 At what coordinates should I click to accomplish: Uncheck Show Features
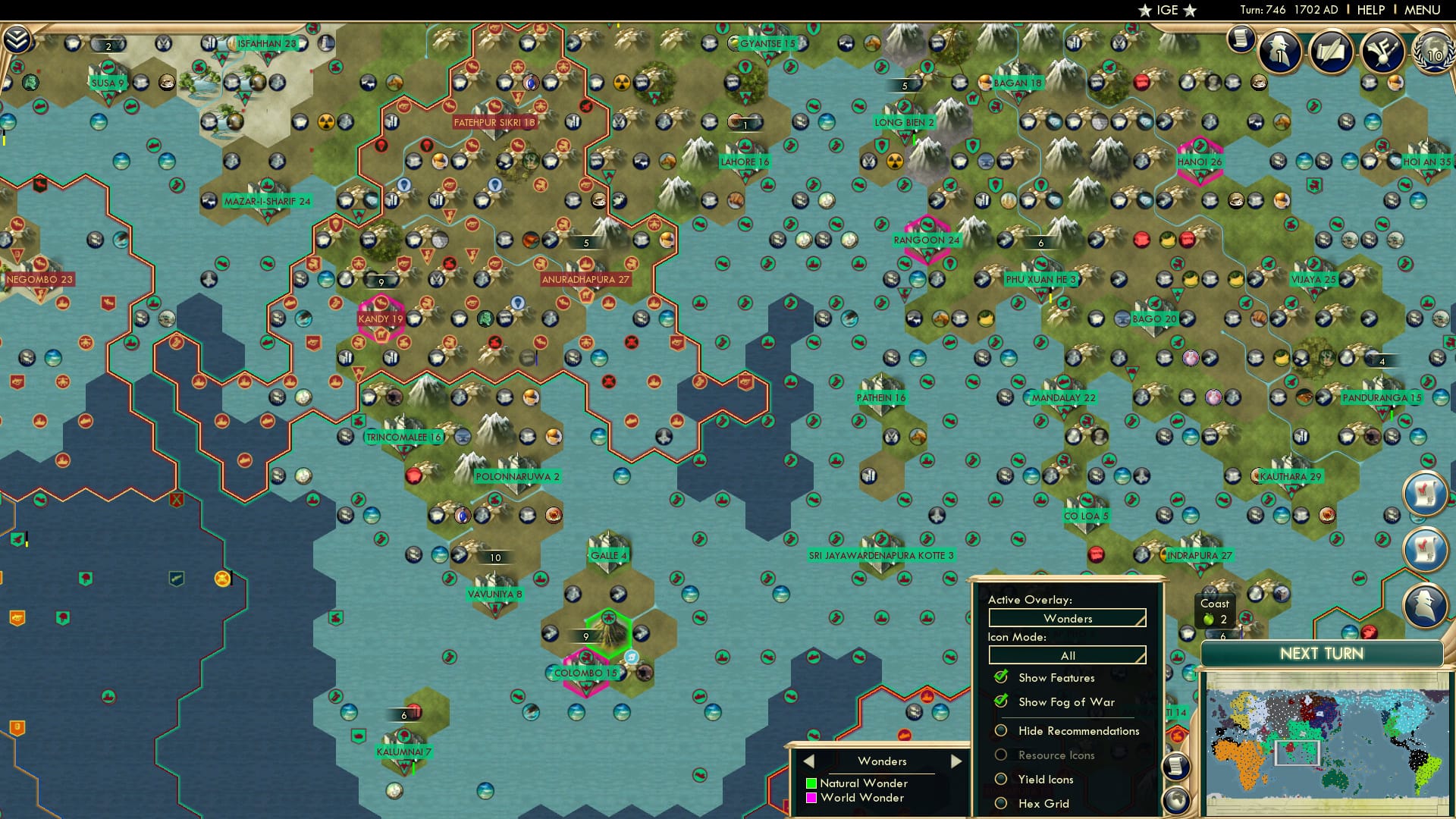coord(1001,677)
